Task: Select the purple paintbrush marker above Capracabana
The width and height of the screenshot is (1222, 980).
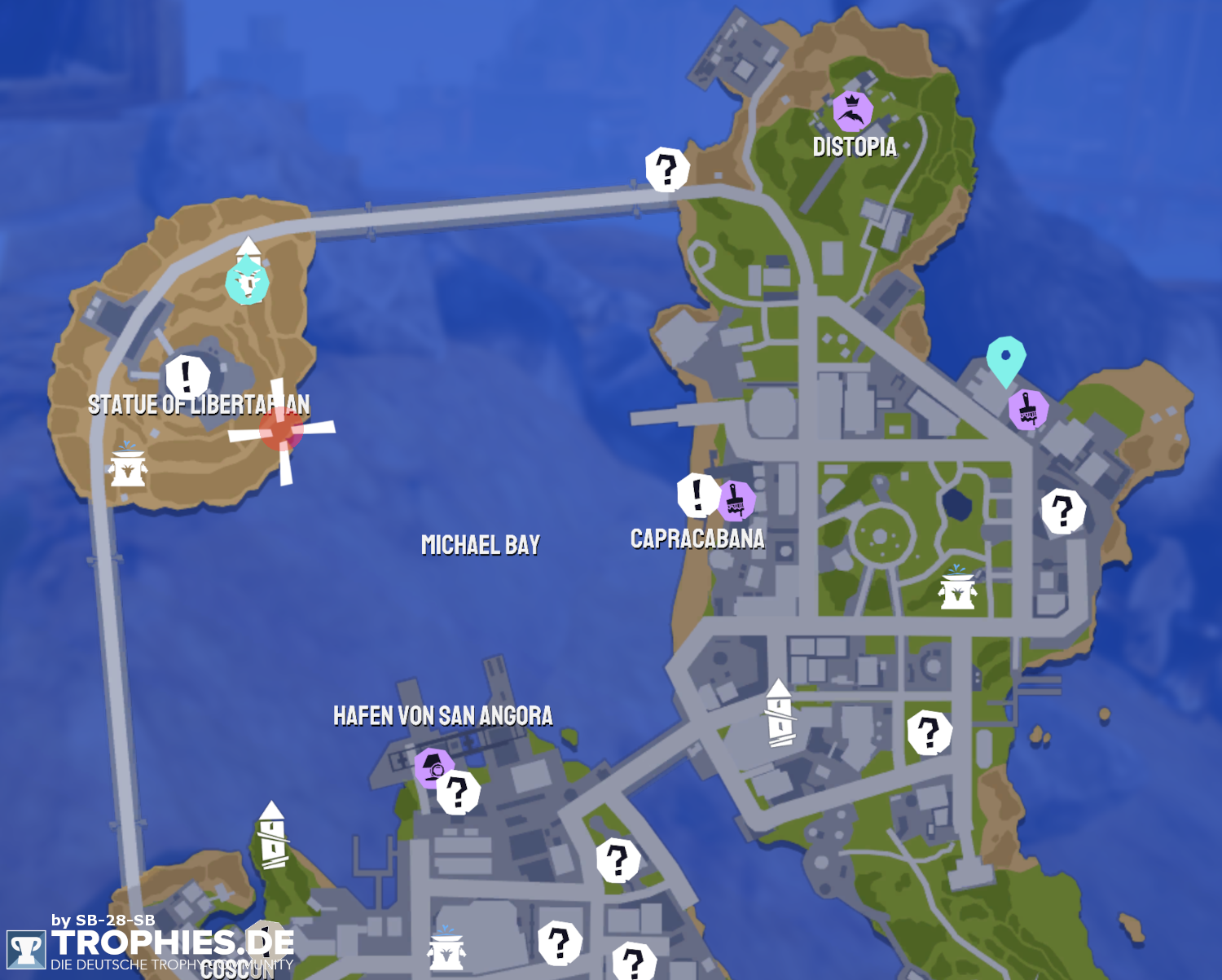Action: 736,501
